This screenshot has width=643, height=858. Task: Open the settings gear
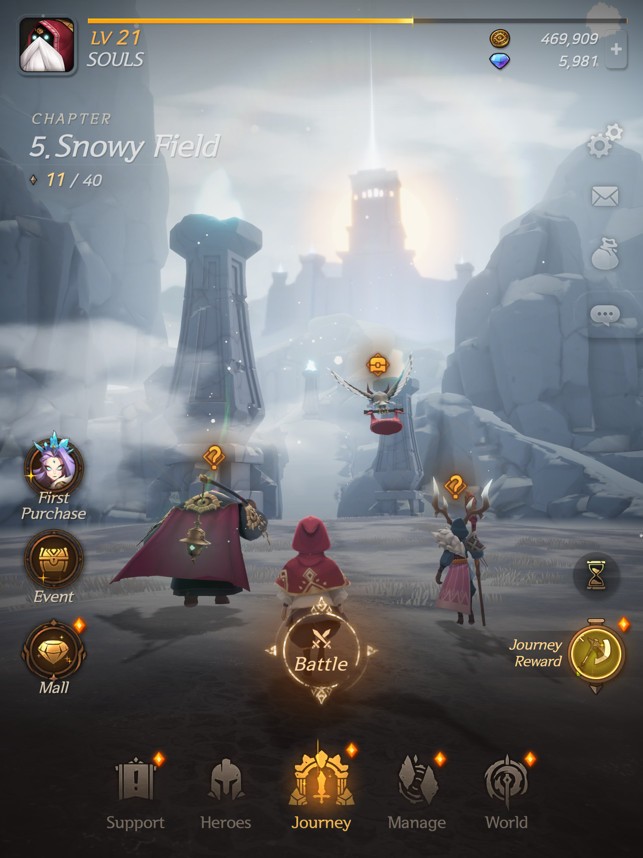tap(603, 144)
